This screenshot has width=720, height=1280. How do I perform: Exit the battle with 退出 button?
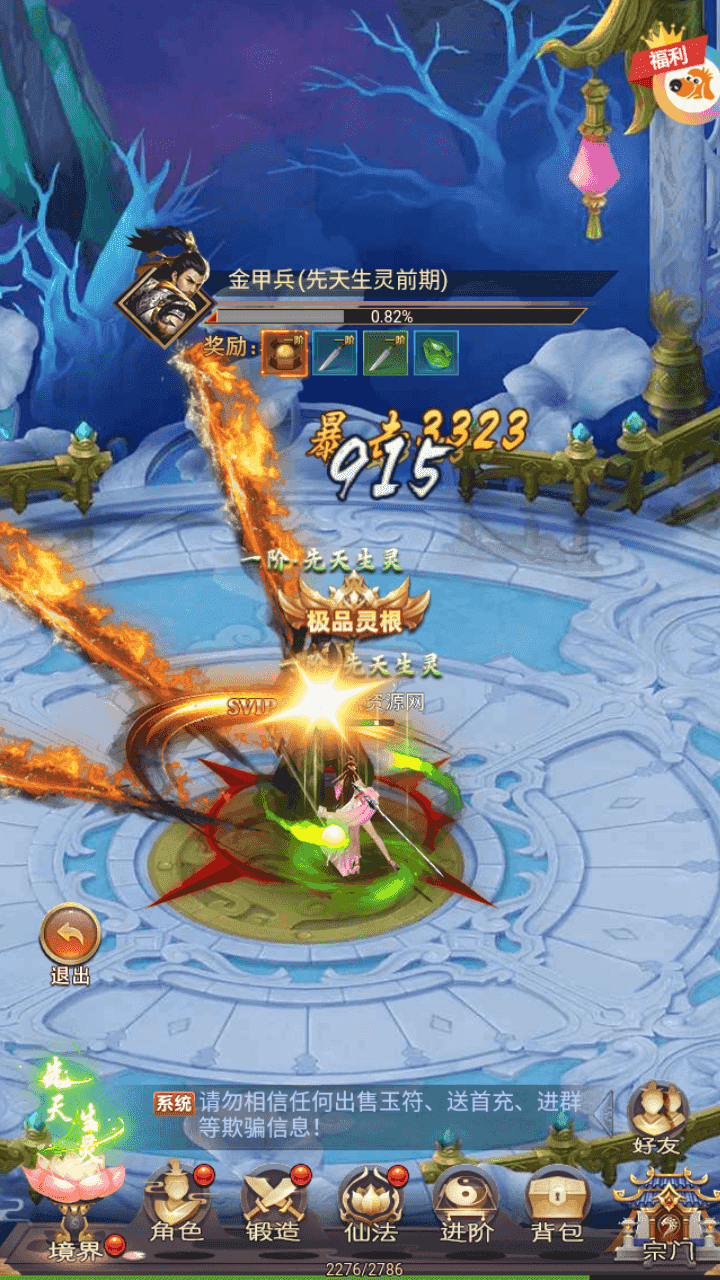pyautogui.click(x=70, y=938)
